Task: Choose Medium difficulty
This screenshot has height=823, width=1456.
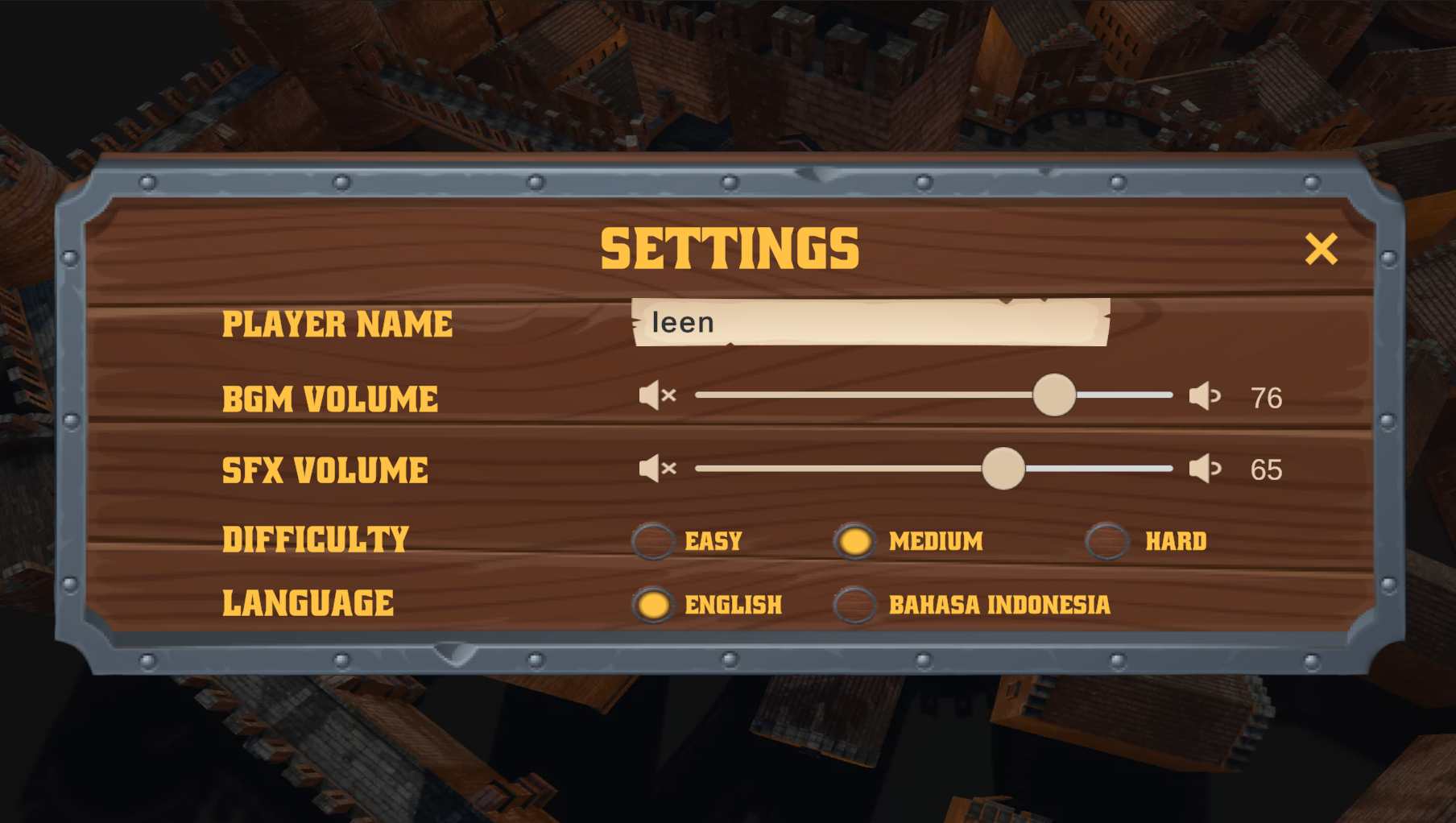Action: (x=854, y=541)
